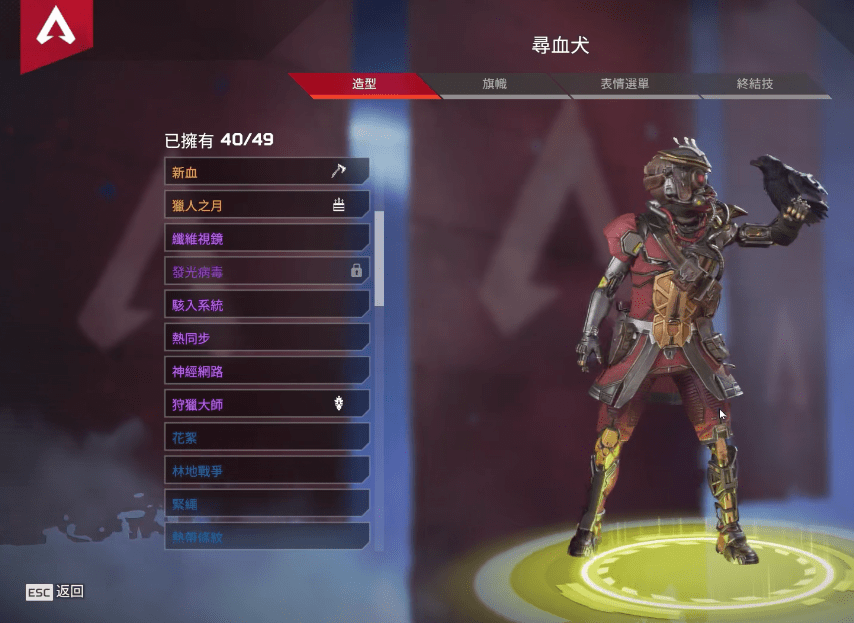Select the 駭入系統 skin
The height and width of the screenshot is (623, 854).
266,304
